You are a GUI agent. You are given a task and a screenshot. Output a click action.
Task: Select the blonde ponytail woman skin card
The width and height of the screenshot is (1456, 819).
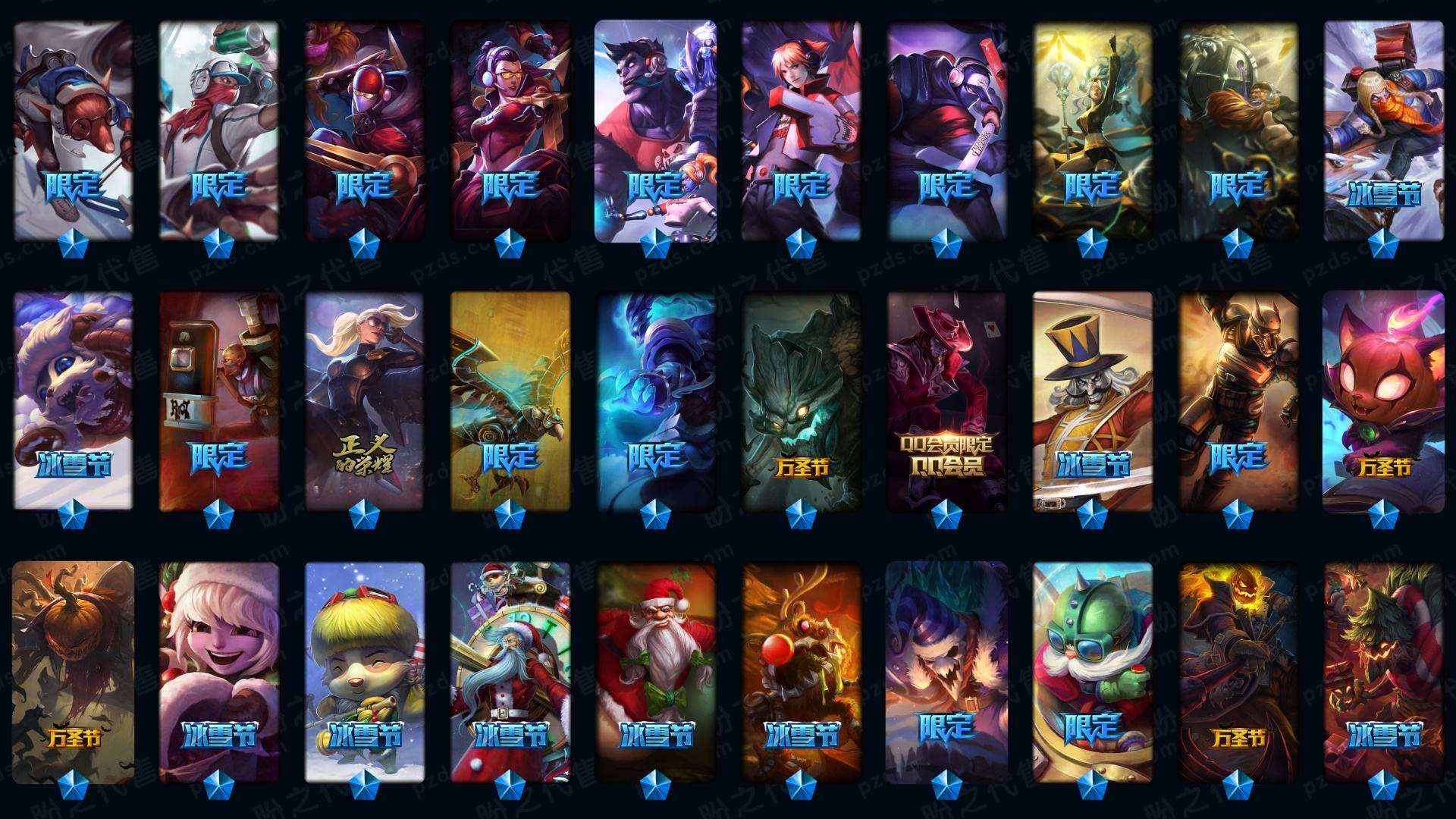coord(364,400)
